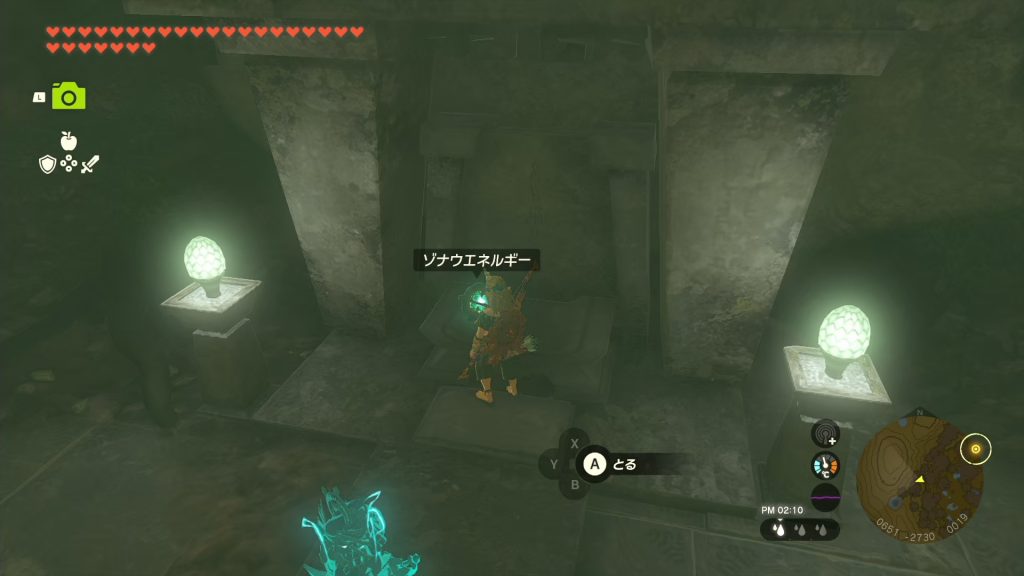1024x576 pixels.
Task: Check the temperature gauge icon
Action: tap(825, 465)
